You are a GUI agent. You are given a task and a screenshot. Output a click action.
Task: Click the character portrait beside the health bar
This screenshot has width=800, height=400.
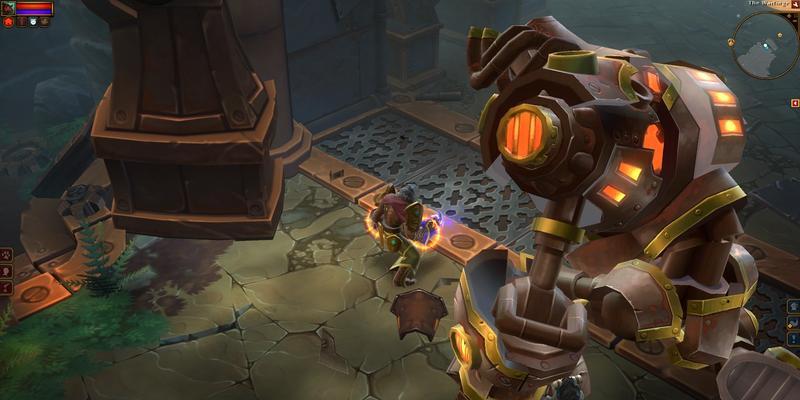(7, 8)
